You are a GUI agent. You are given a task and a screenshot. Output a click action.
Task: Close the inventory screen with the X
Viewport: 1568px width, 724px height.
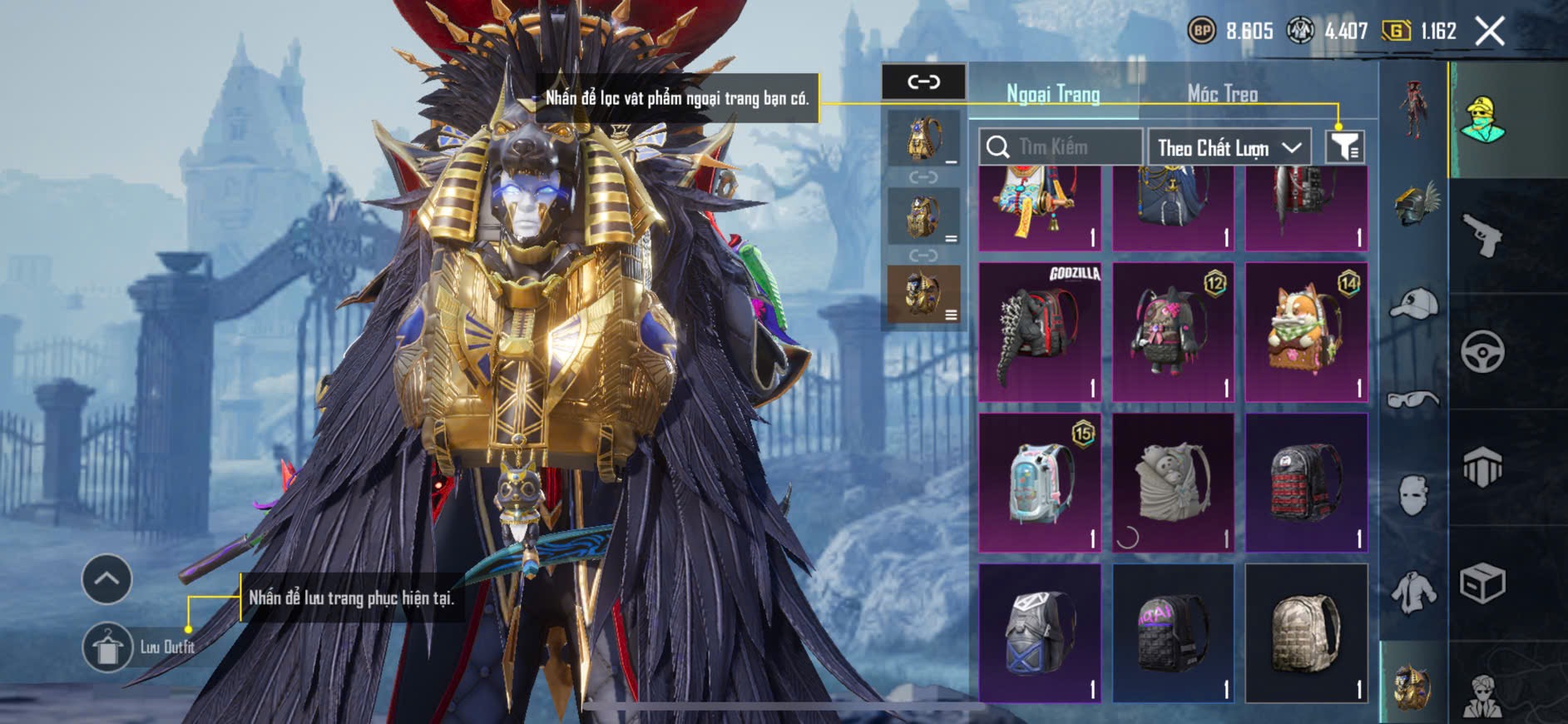pyautogui.click(x=1490, y=32)
